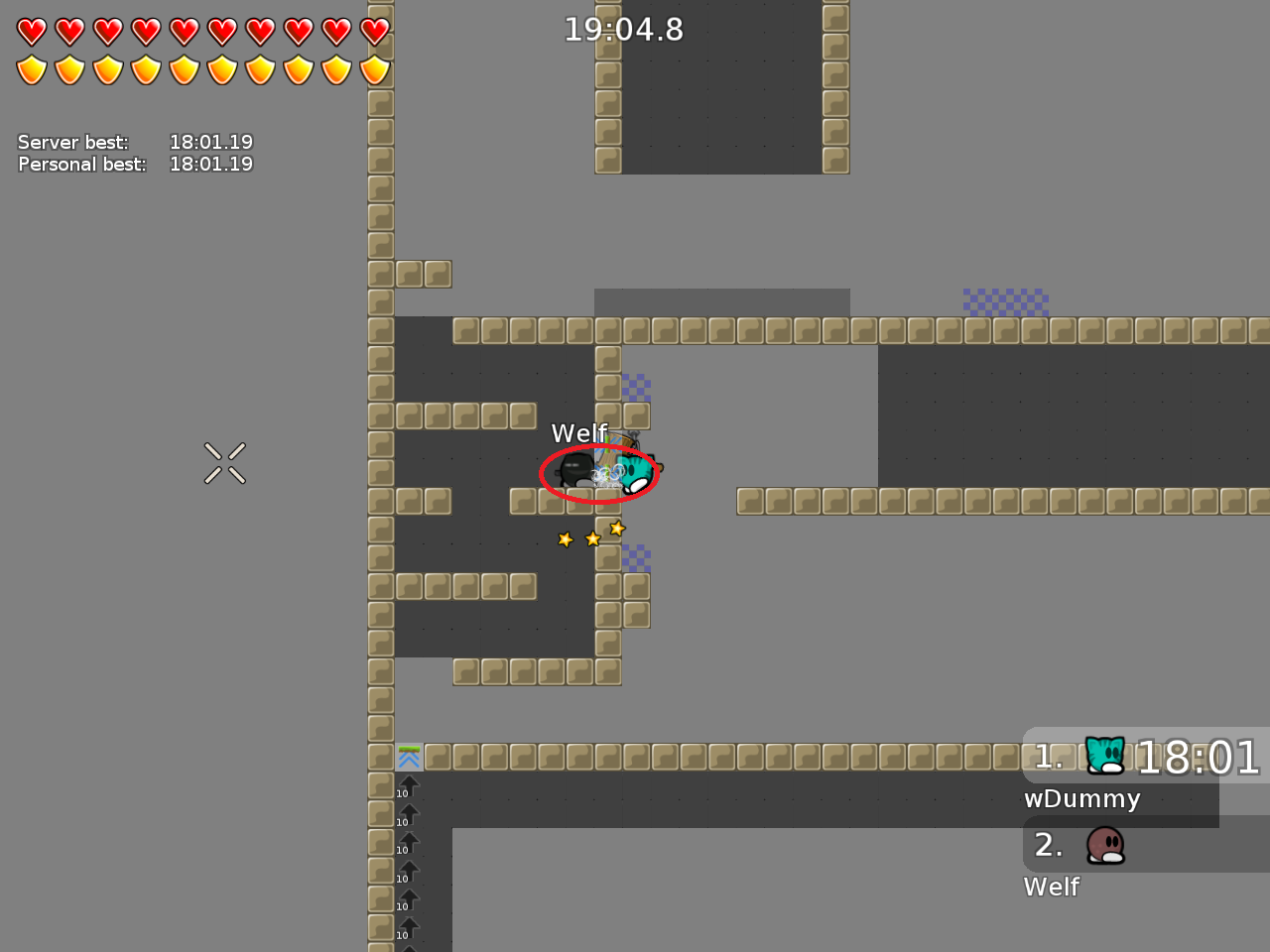Click the Personal best time 18:01.19
This screenshot has height=952, width=1270.
211,164
